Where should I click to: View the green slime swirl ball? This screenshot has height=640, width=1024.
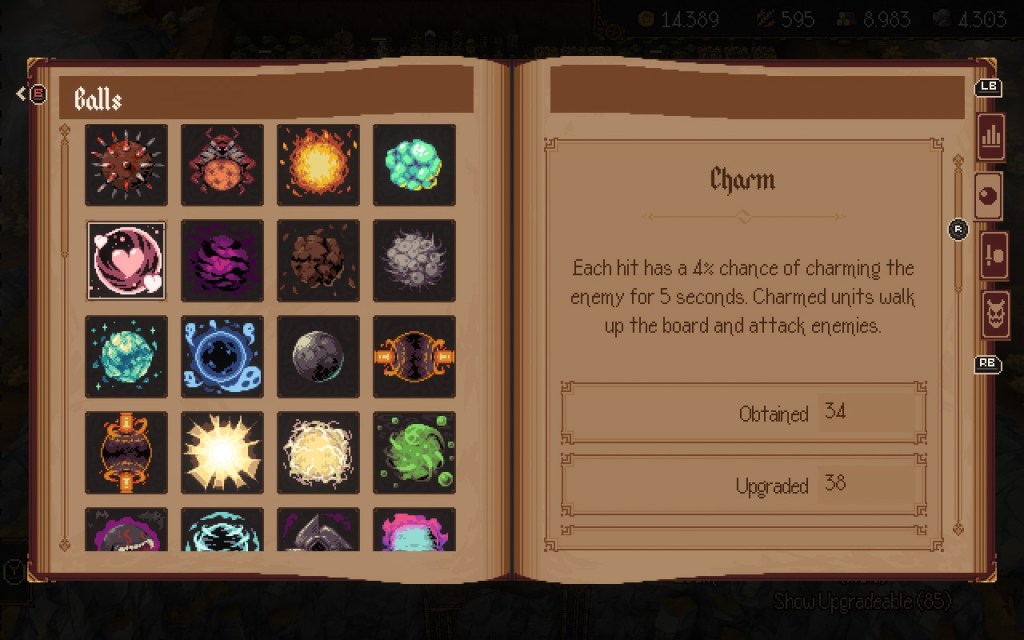[414, 453]
